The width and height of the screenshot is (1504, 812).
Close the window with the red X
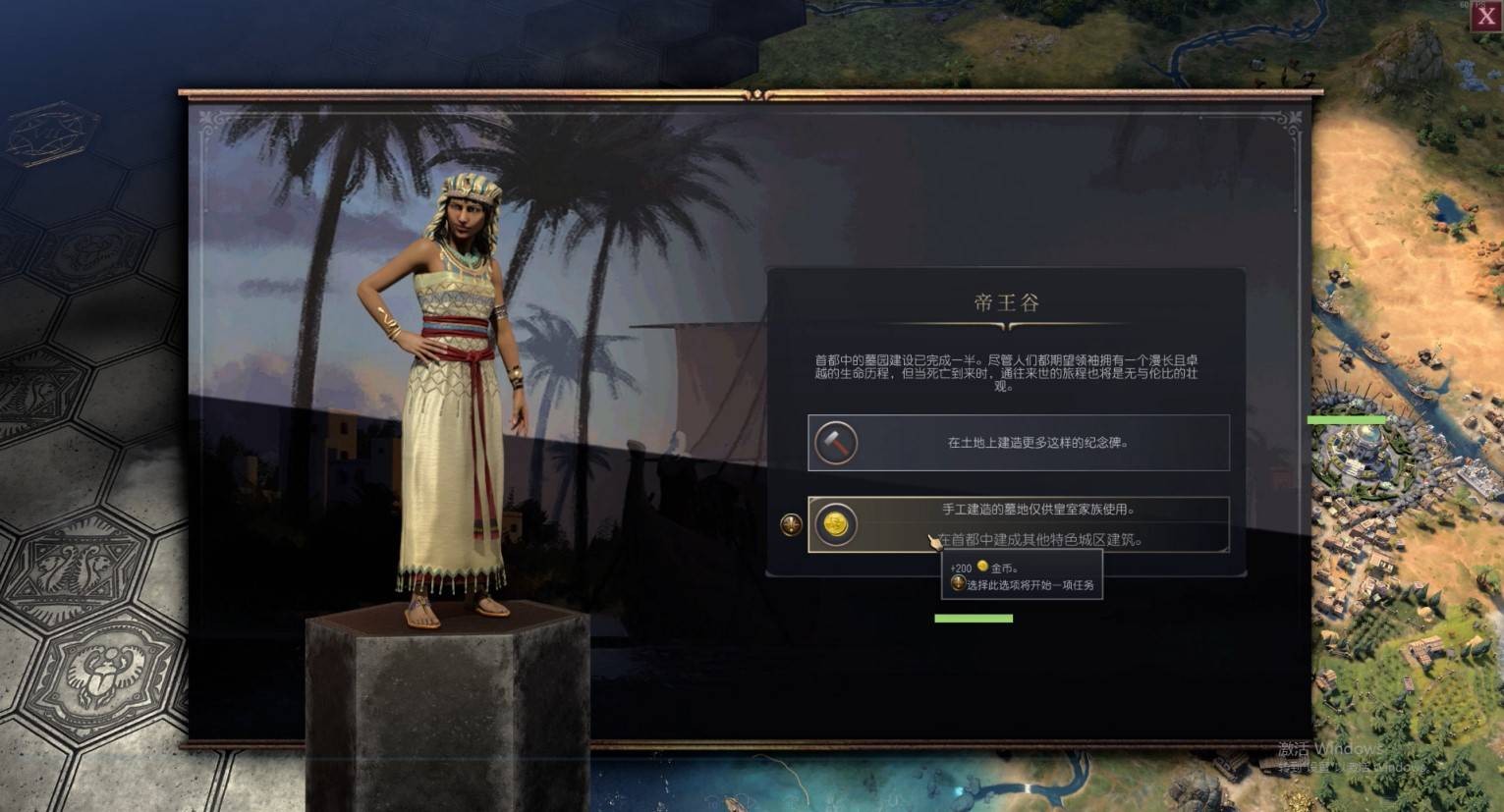pos(1487,16)
